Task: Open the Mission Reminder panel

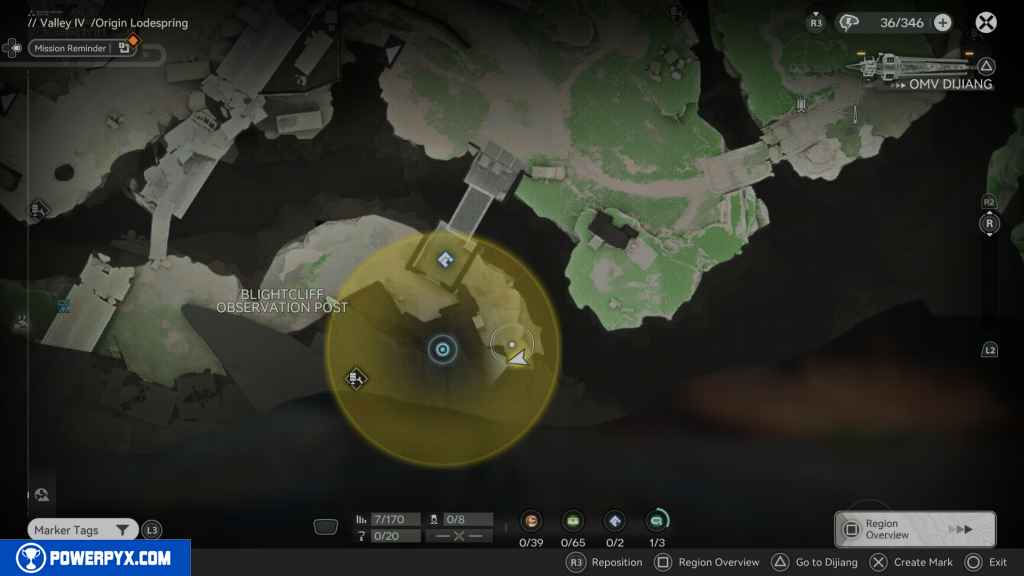Action: pos(70,48)
